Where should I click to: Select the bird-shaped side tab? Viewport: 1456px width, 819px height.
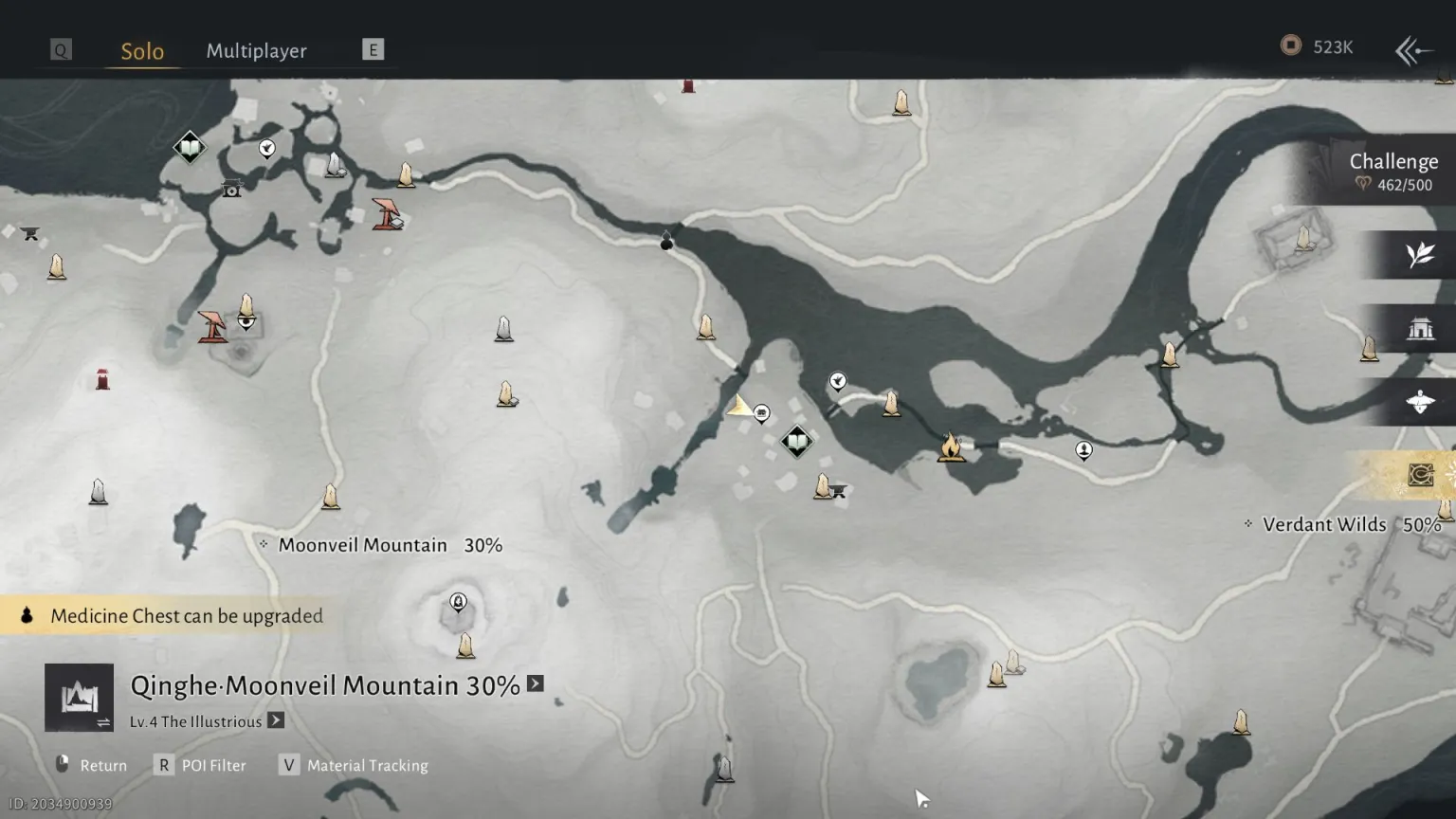click(1419, 403)
